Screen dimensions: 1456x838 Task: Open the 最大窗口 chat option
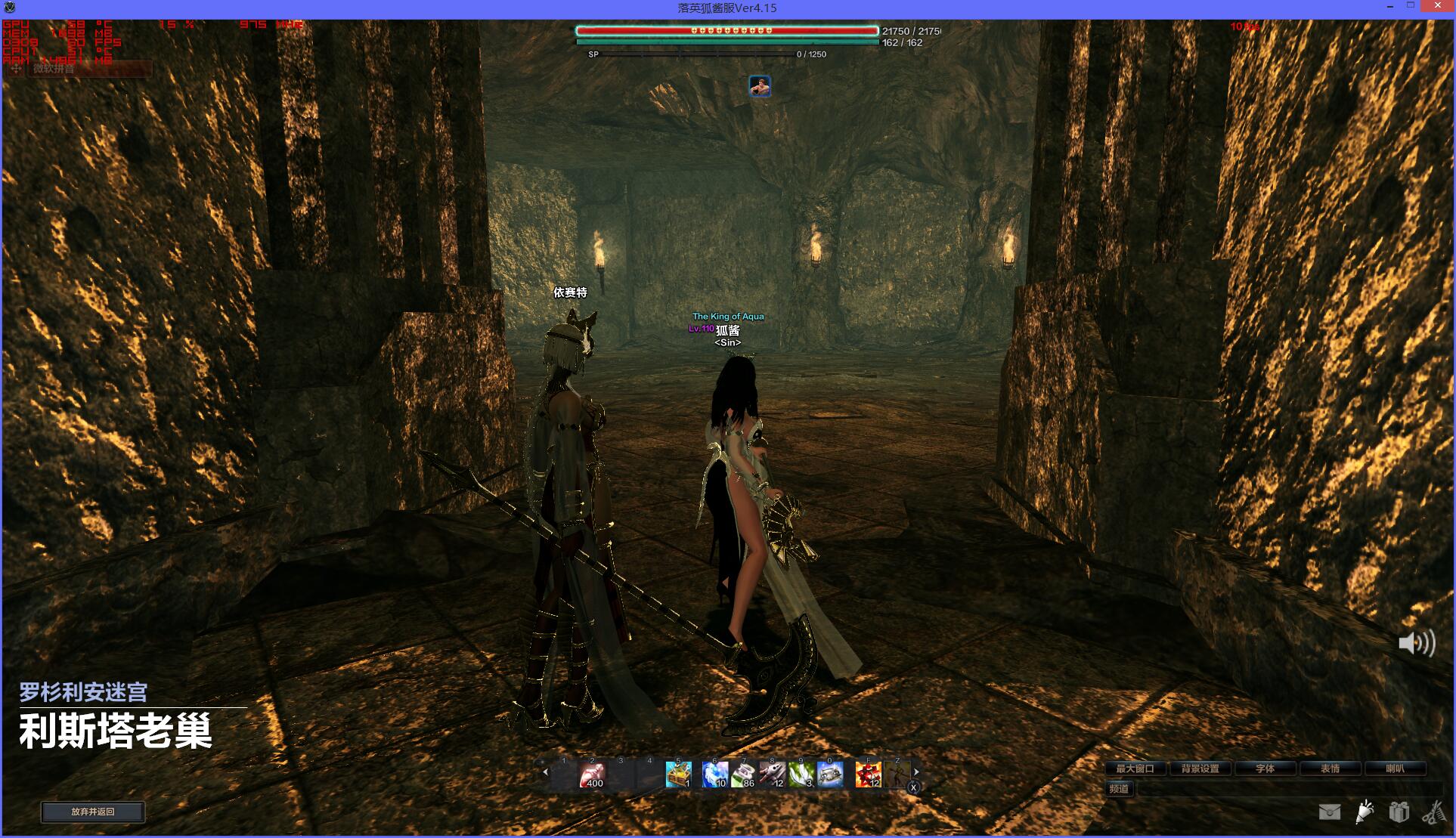1135,768
